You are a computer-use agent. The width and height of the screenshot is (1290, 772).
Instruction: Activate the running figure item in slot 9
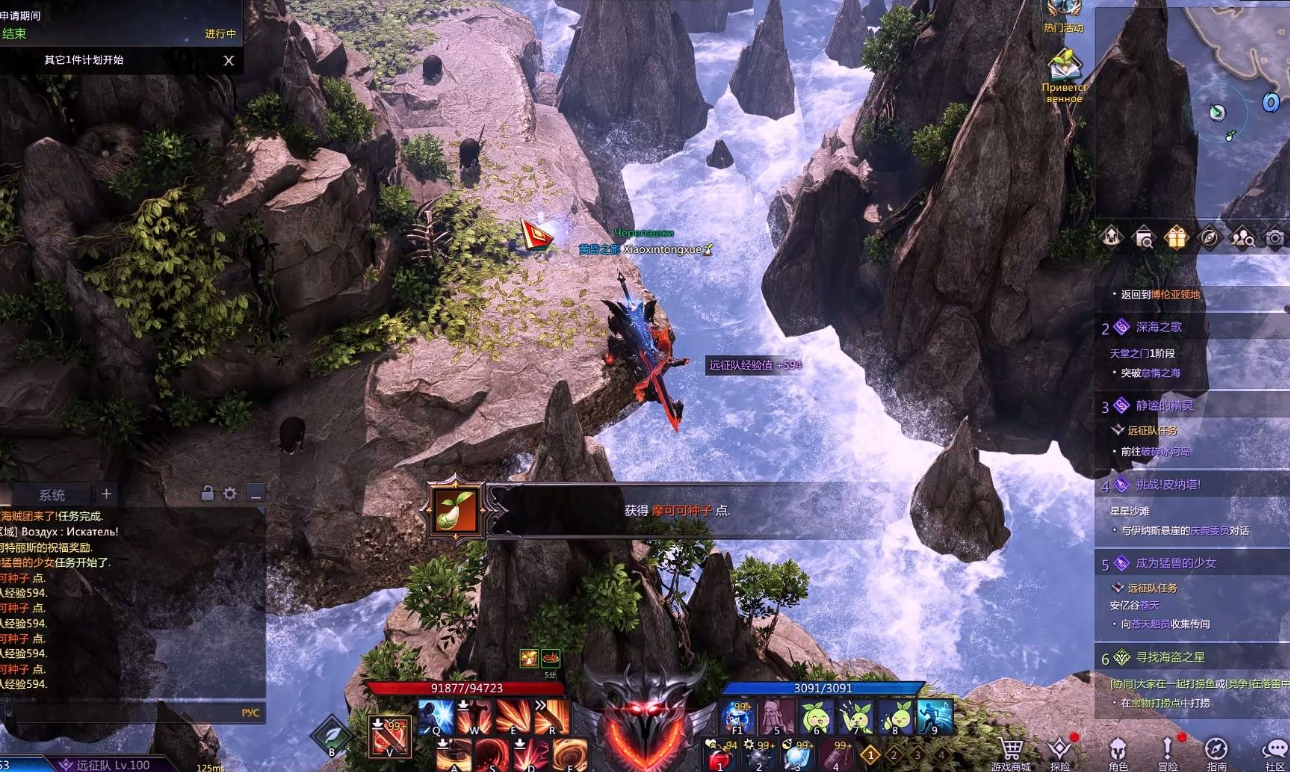pyautogui.click(x=935, y=717)
